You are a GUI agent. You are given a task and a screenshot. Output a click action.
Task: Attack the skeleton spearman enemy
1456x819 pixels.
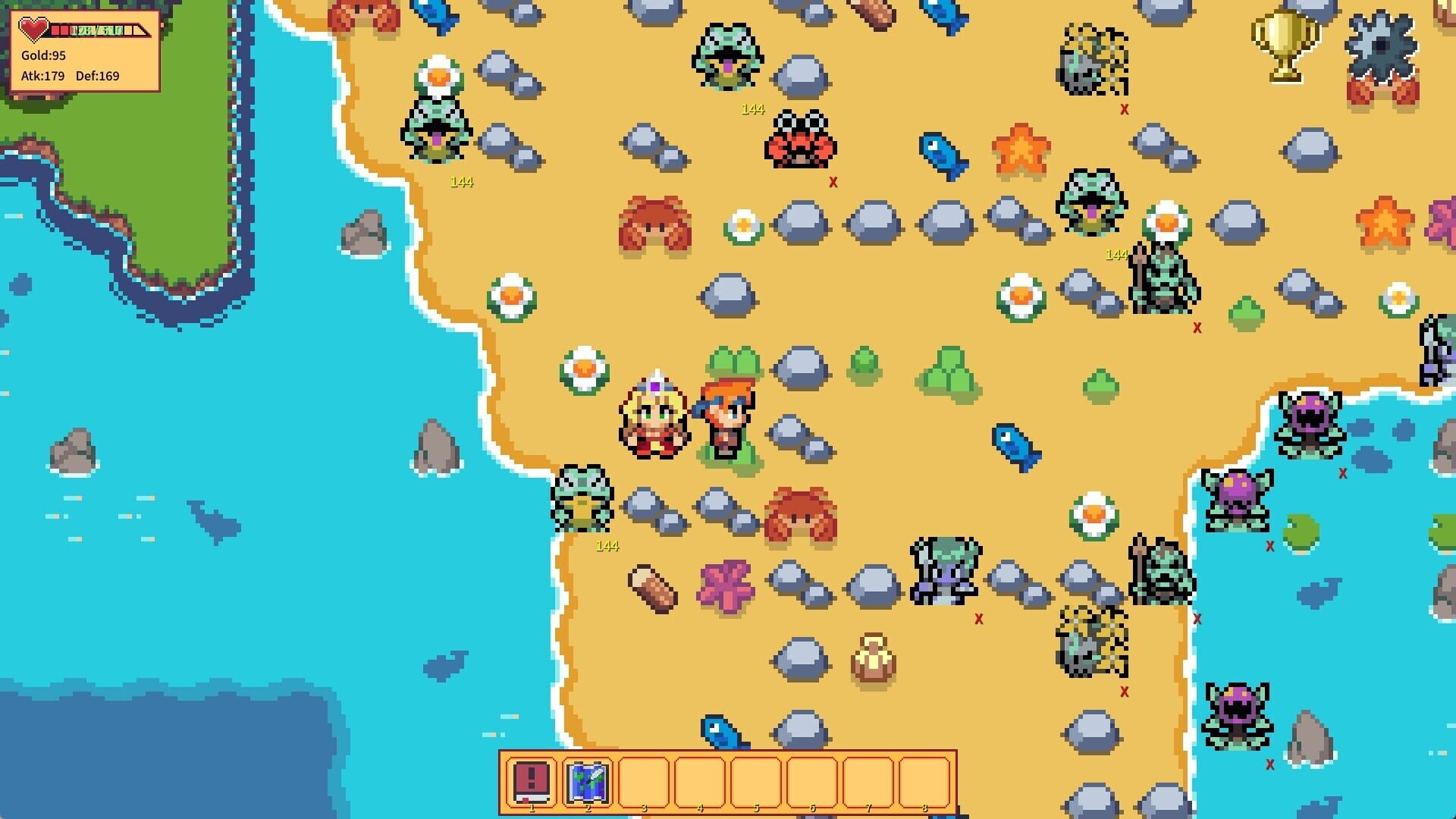1160,281
